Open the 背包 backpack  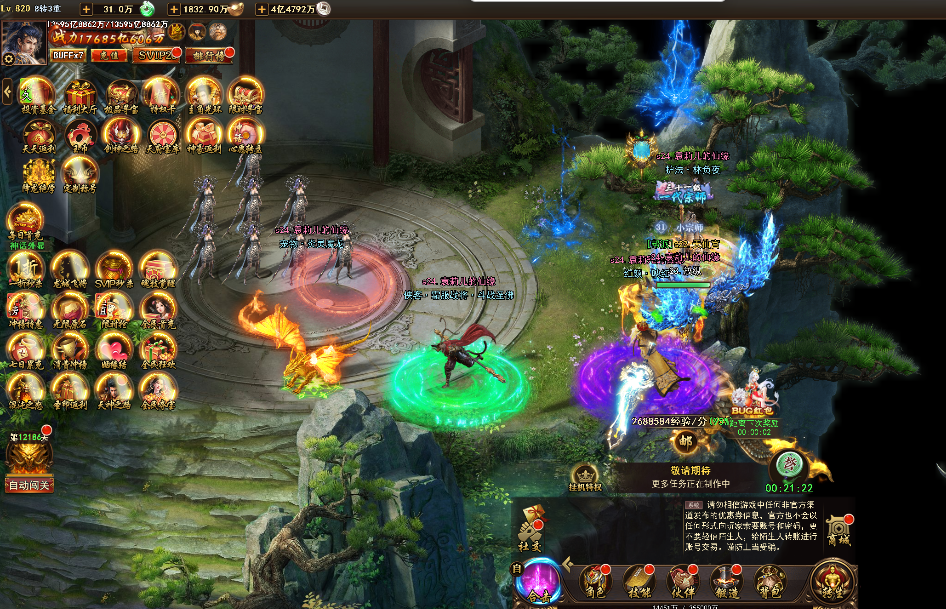pos(768,580)
